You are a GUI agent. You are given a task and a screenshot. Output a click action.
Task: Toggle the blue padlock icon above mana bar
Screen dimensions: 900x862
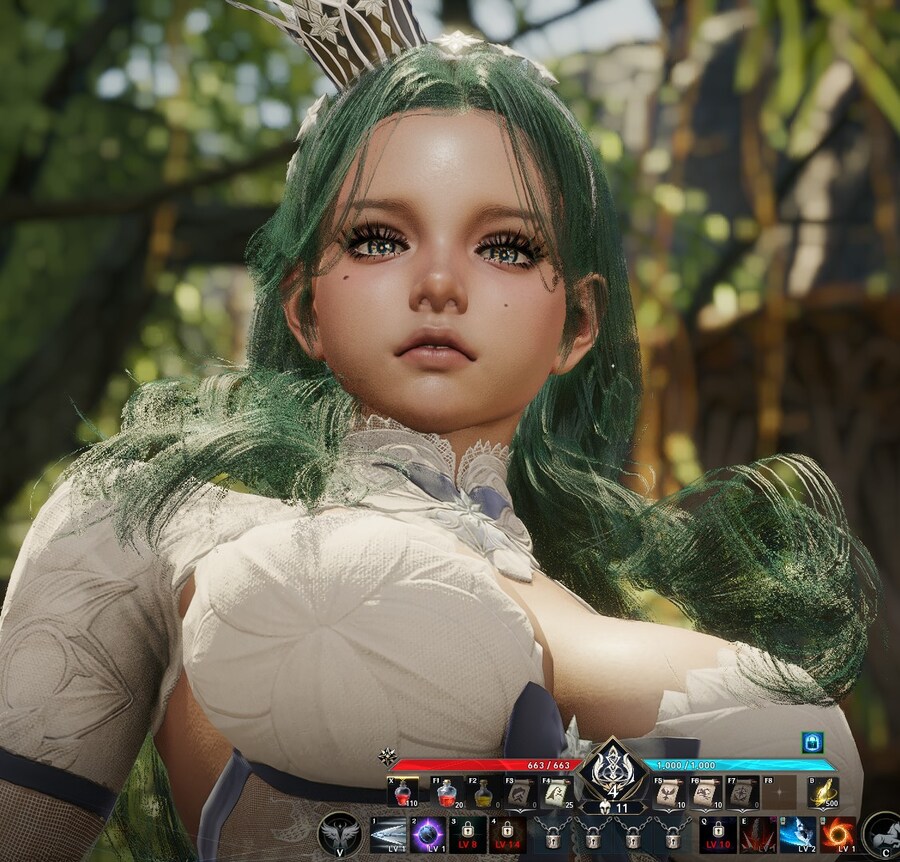812,742
